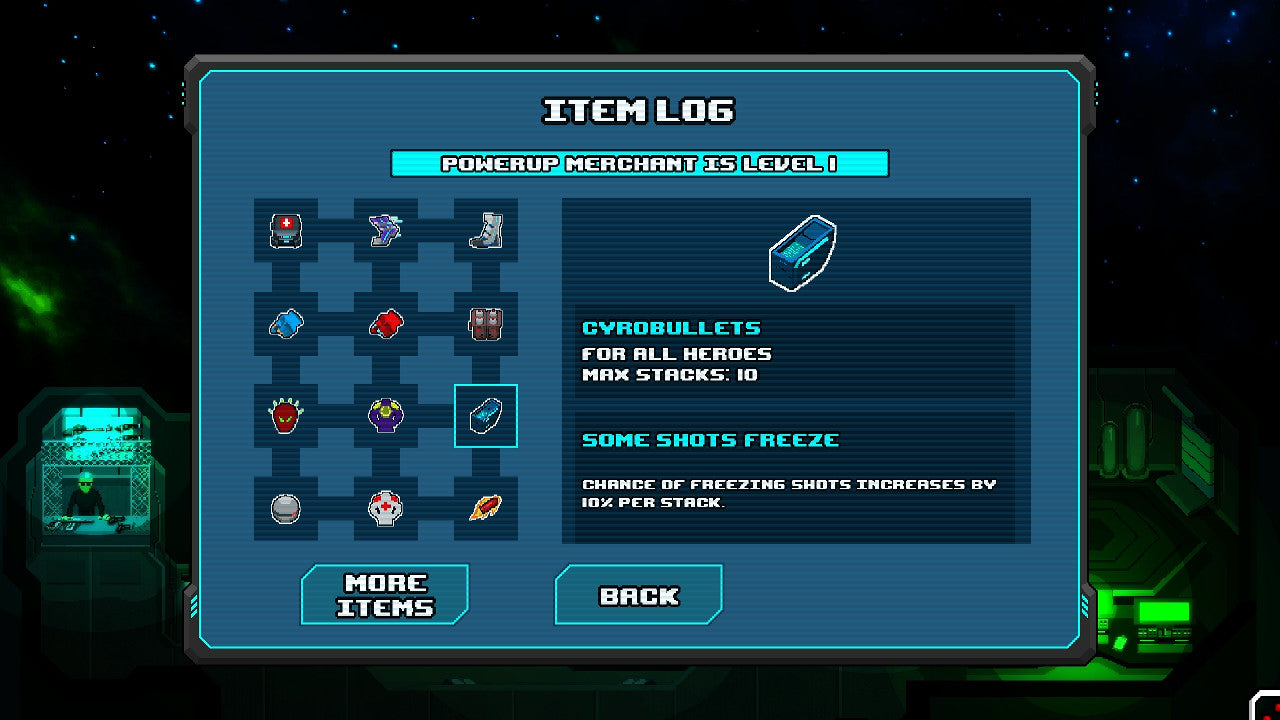
Task: Pick the red glove item
Action: 386,324
